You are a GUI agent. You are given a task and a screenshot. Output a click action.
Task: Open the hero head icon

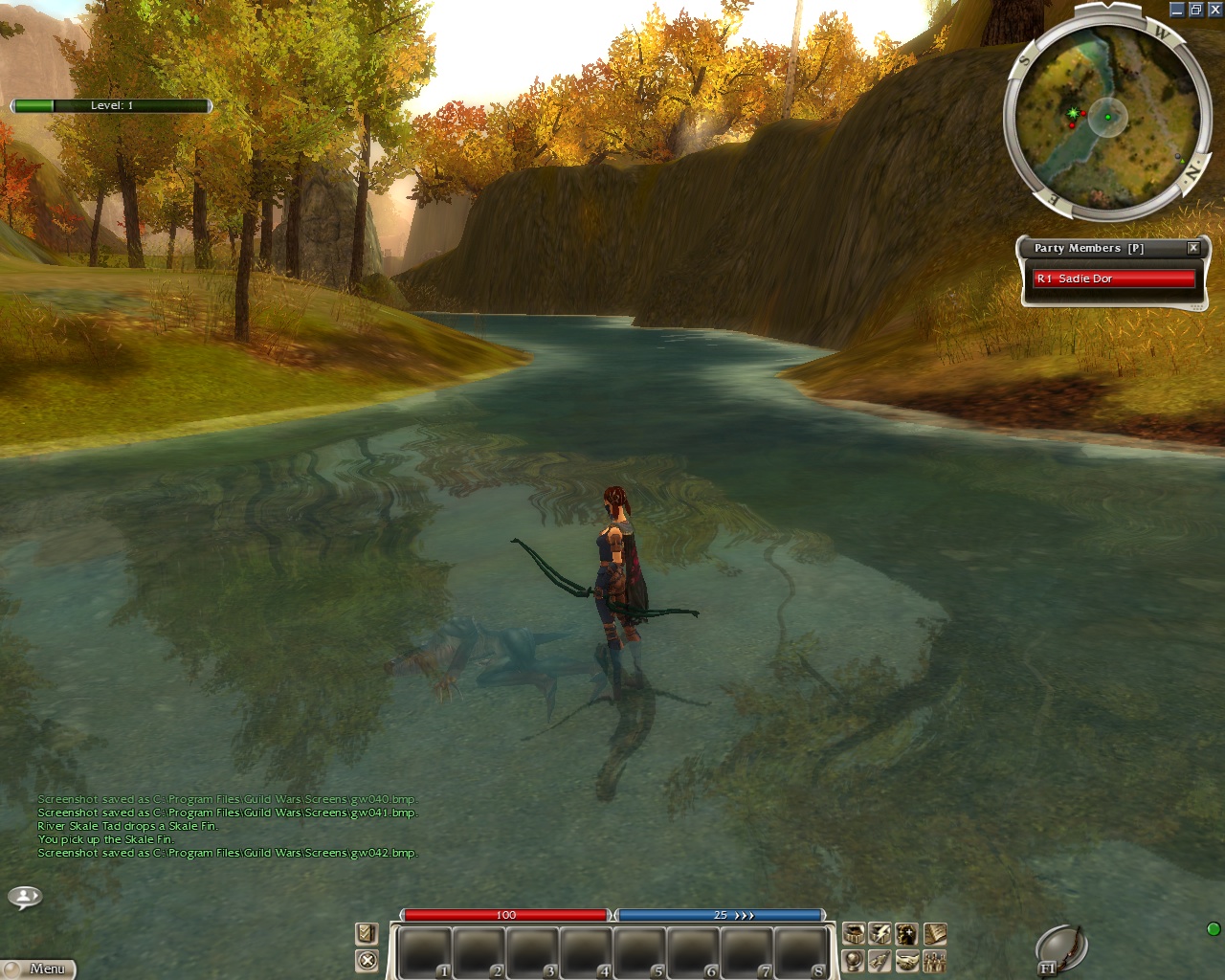pos(907,933)
